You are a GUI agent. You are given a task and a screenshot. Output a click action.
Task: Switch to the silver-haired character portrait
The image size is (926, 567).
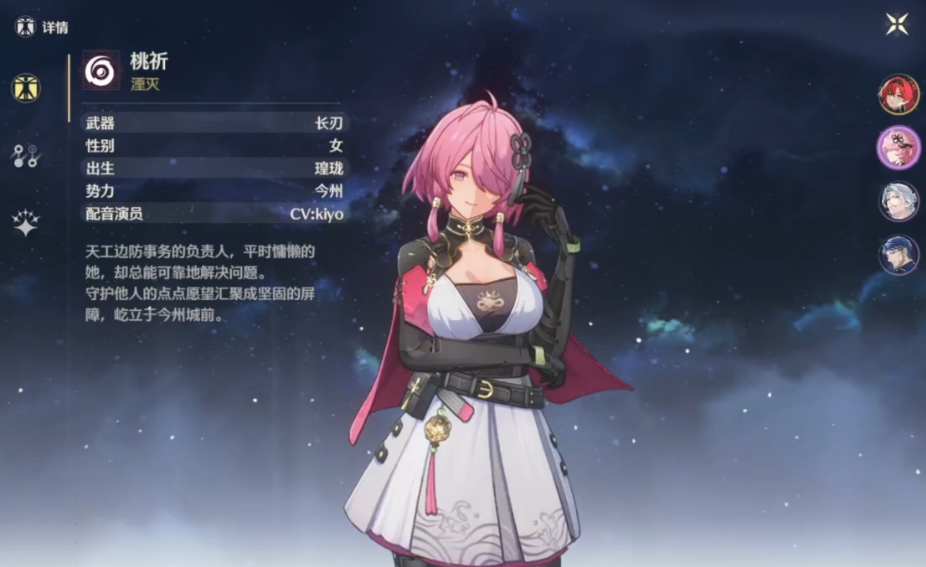coord(898,201)
